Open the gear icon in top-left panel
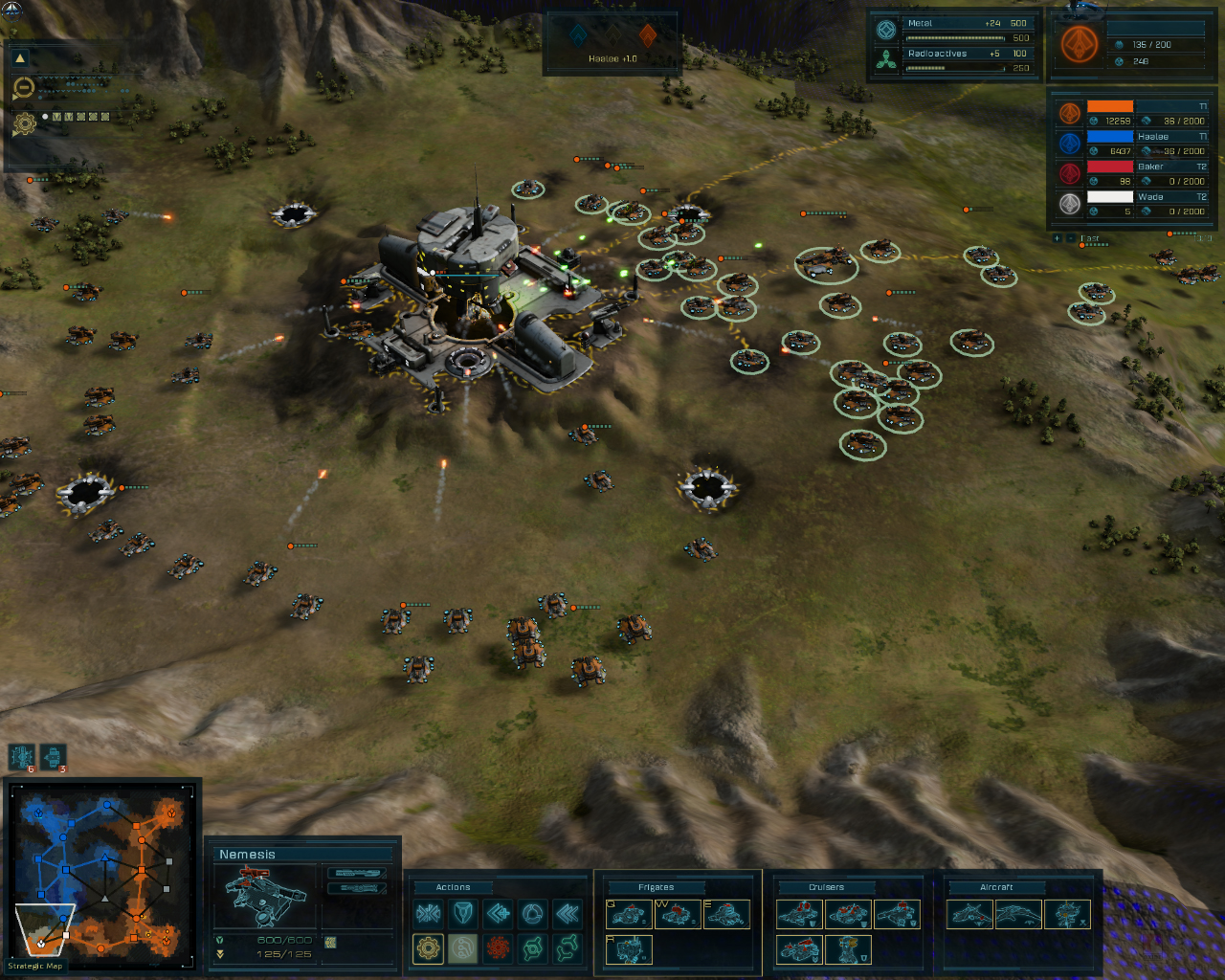This screenshot has height=980, width=1225. (x=24, y=123)
